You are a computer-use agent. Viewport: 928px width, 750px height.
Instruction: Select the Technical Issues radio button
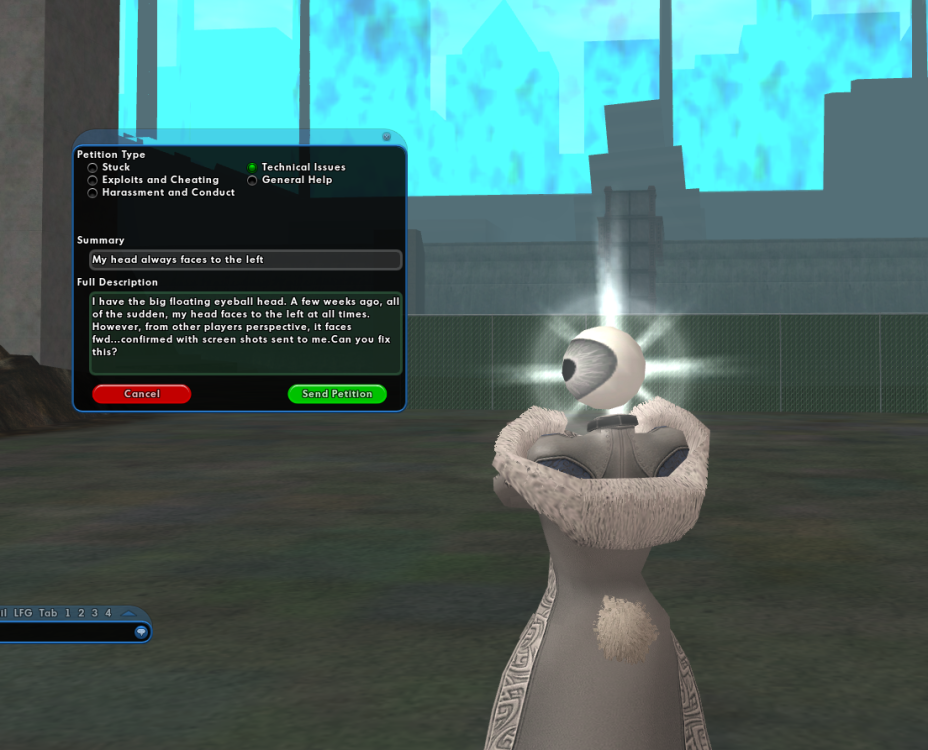(253, 168)
